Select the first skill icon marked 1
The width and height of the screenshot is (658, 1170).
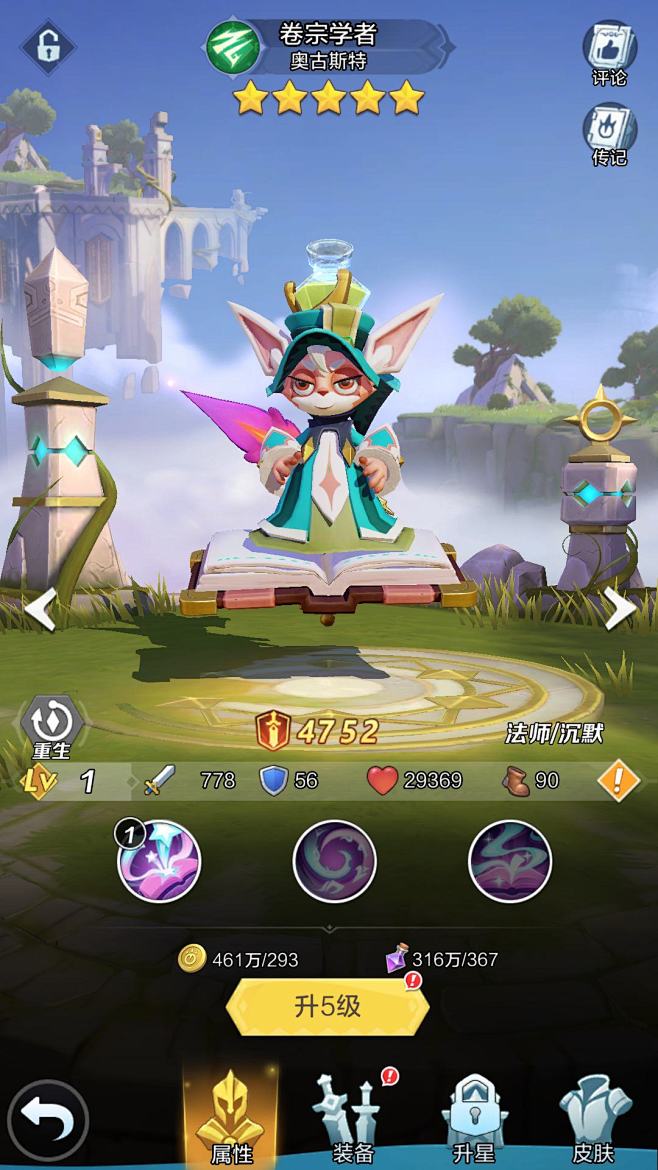(x=160, y=861)
